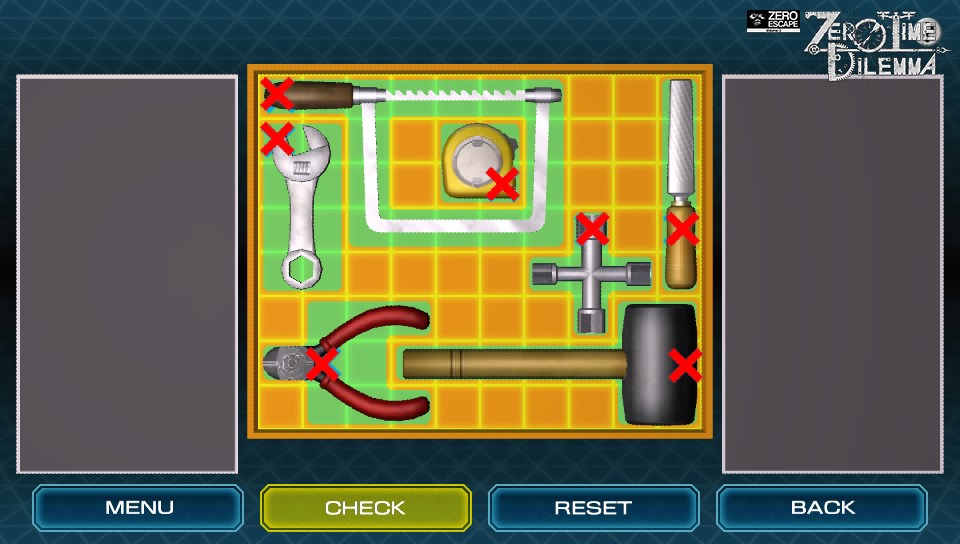Open the MENU button
The image size is (960, 544).
[138, 507]
